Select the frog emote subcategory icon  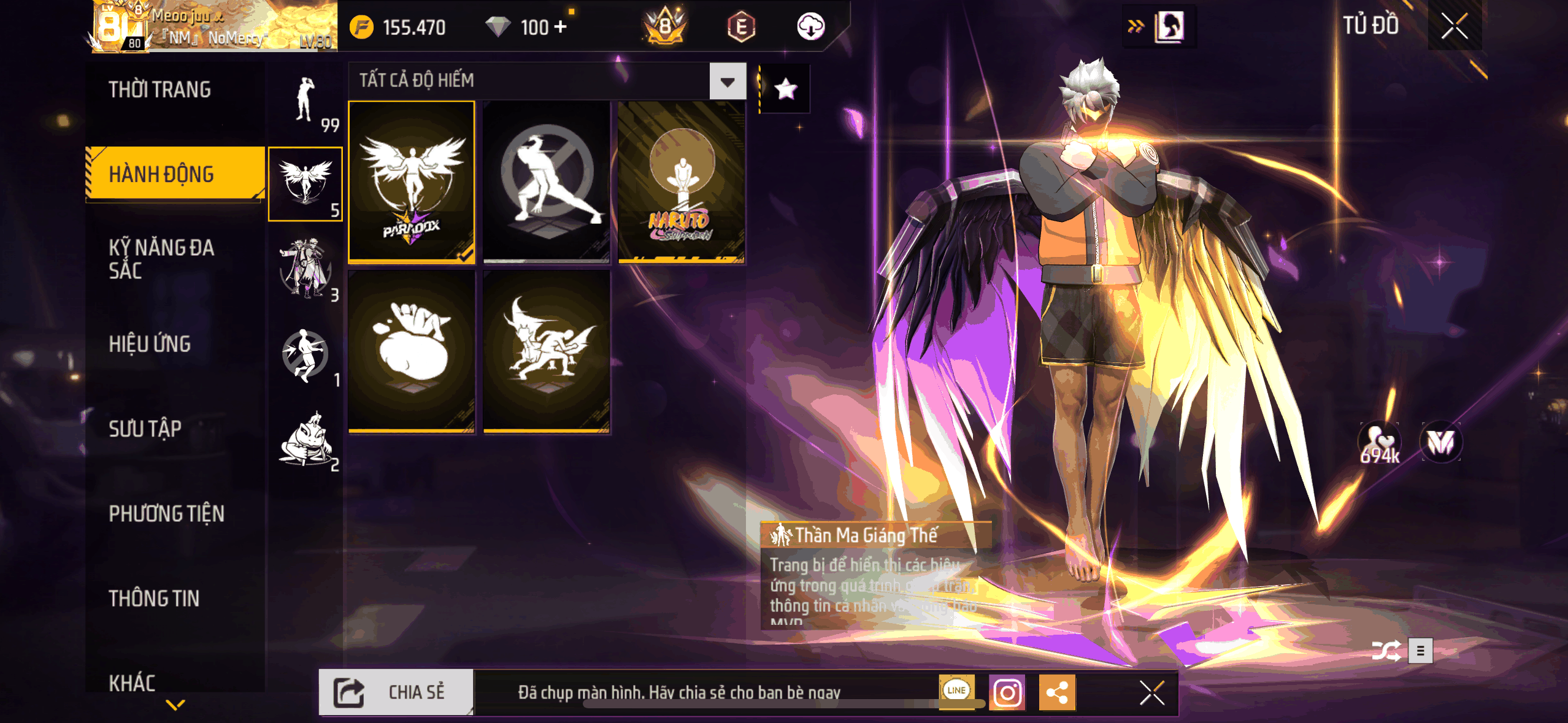click(x=305, y=440)
